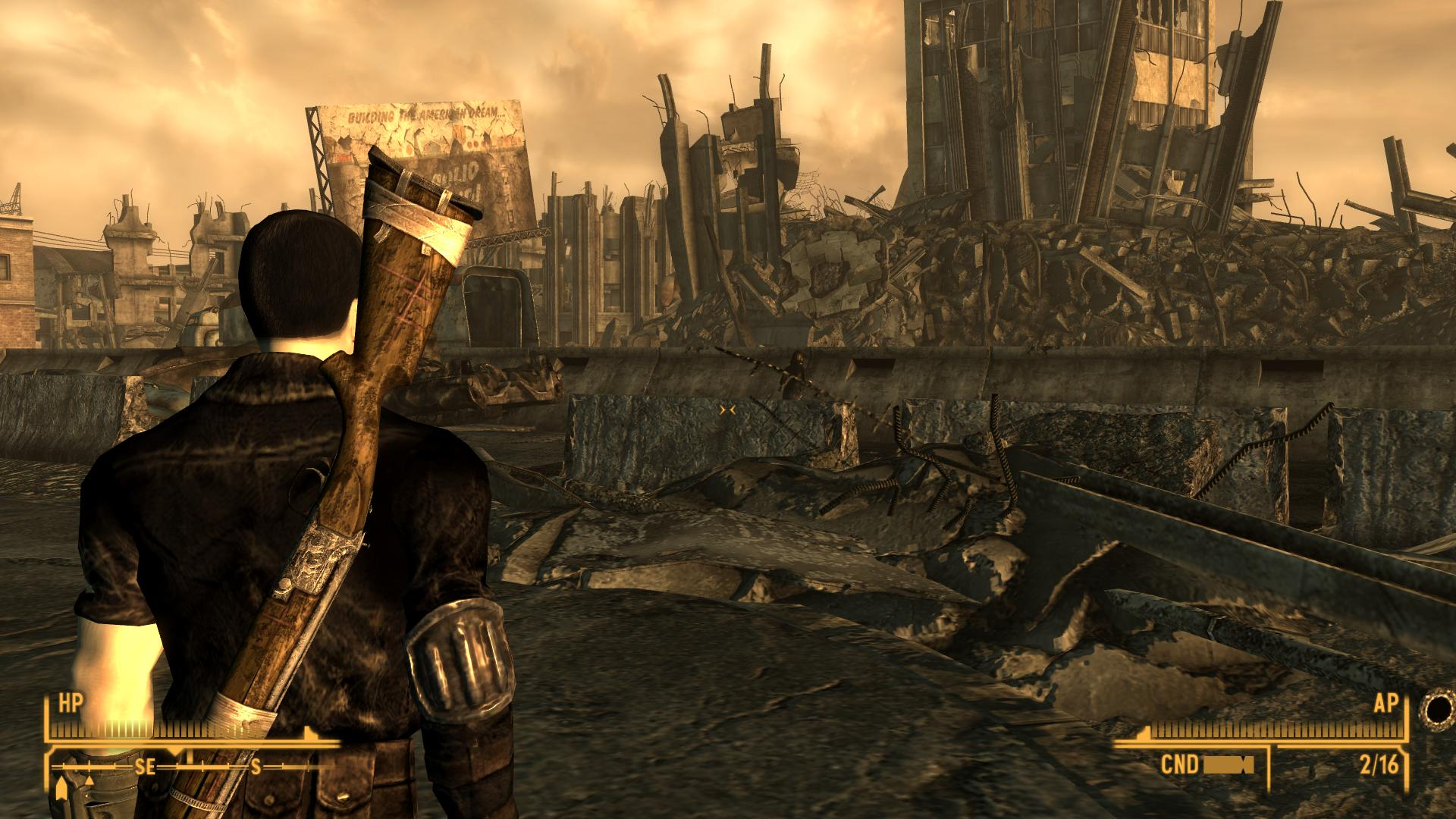The height and width of the screenshot is (819, 1456).
Task: Select the quest marker arrow on the compass
Action: click(x=60, y=790)
